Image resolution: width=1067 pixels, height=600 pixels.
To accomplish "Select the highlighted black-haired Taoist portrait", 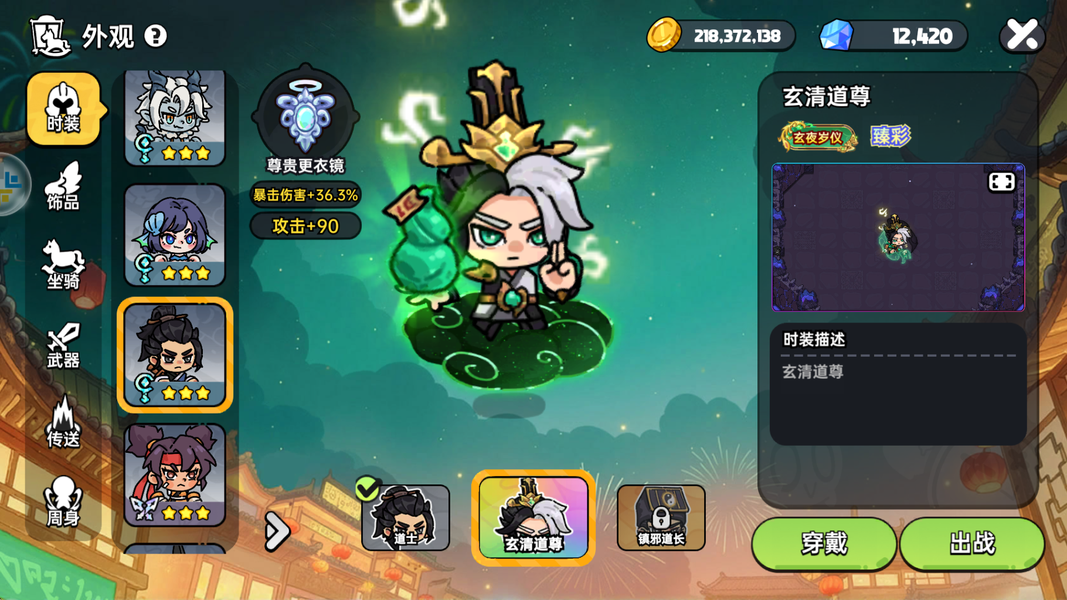I will 175,355.
